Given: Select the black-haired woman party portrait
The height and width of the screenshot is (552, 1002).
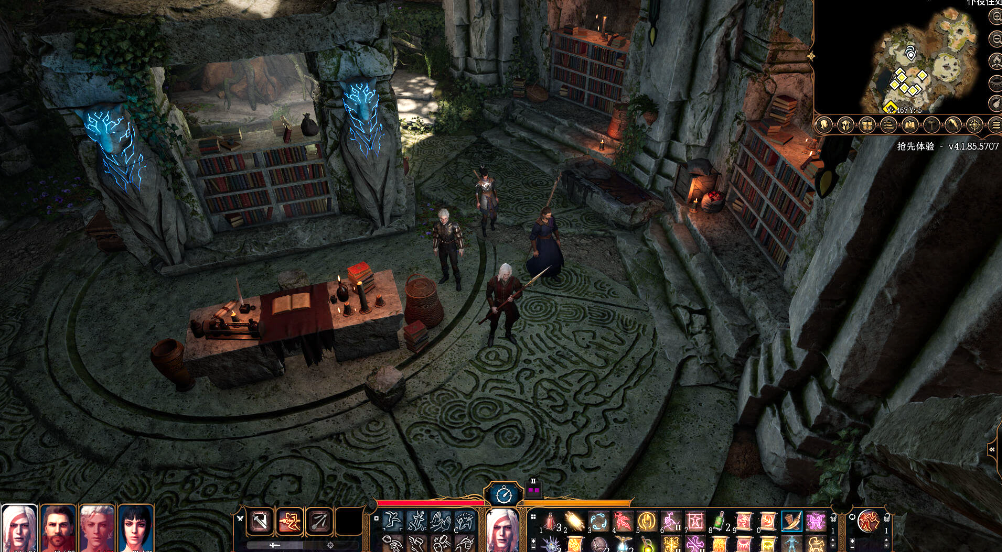Looking at the screenshot, I should tap(135, 527).
